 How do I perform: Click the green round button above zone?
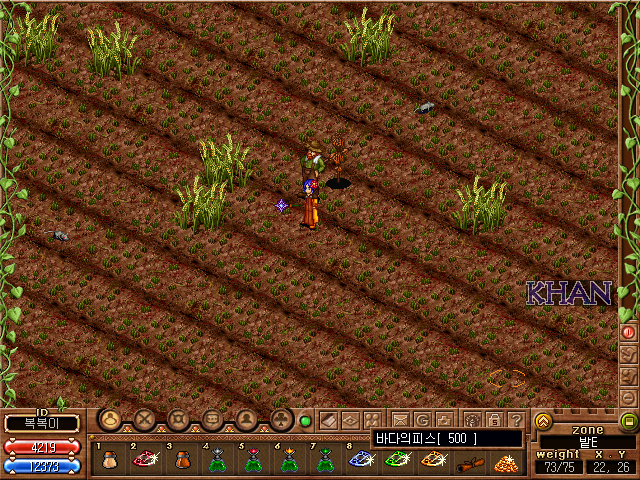(629, 421)
